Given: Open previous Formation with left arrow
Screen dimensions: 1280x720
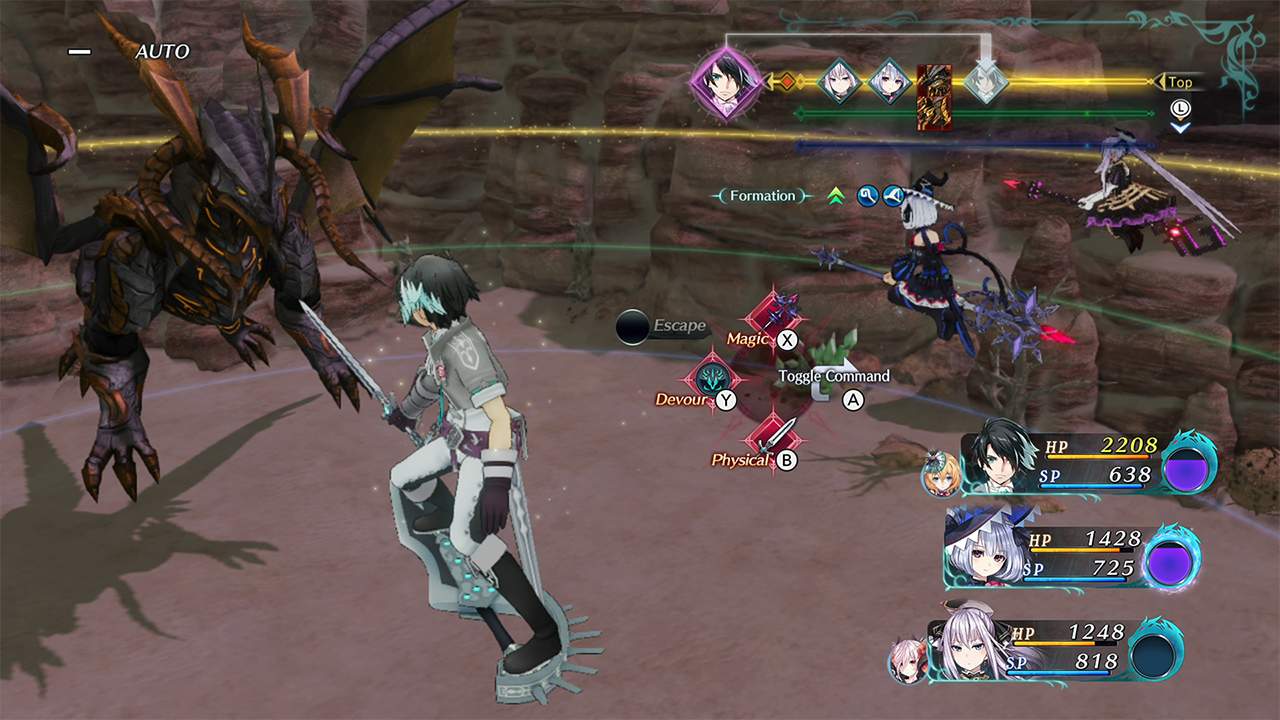Looking at the screenshot, I should [x=716, y=196].
